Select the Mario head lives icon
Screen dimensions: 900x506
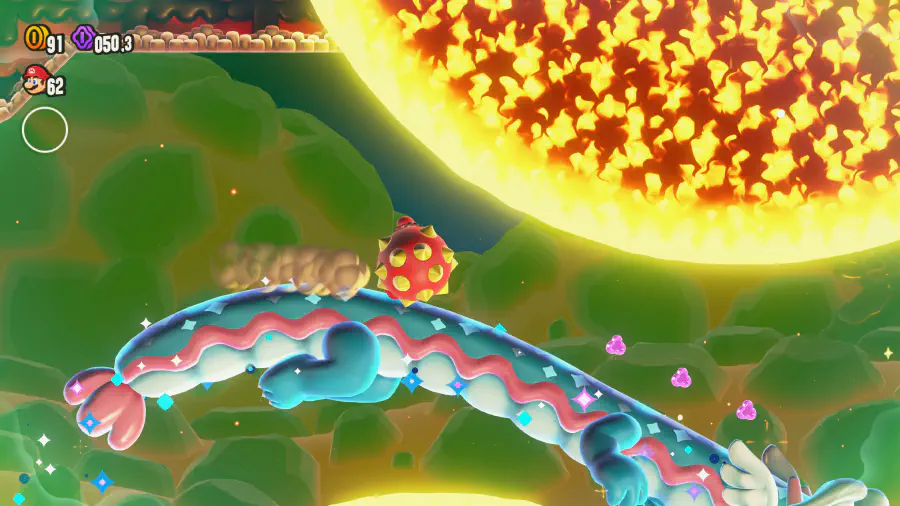click(x=34, y=81)
